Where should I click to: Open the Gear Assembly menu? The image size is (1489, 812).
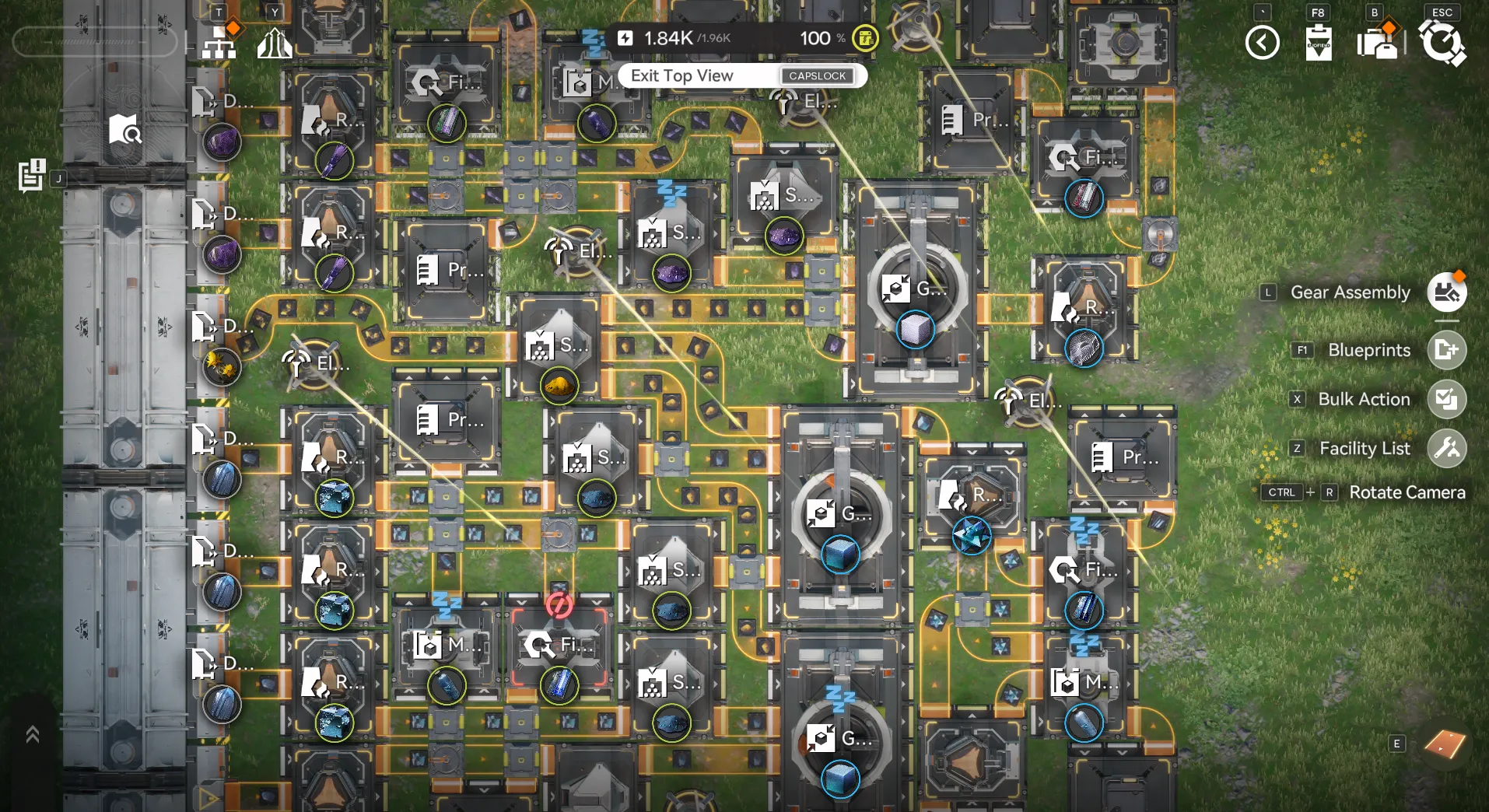(1446, 292)
